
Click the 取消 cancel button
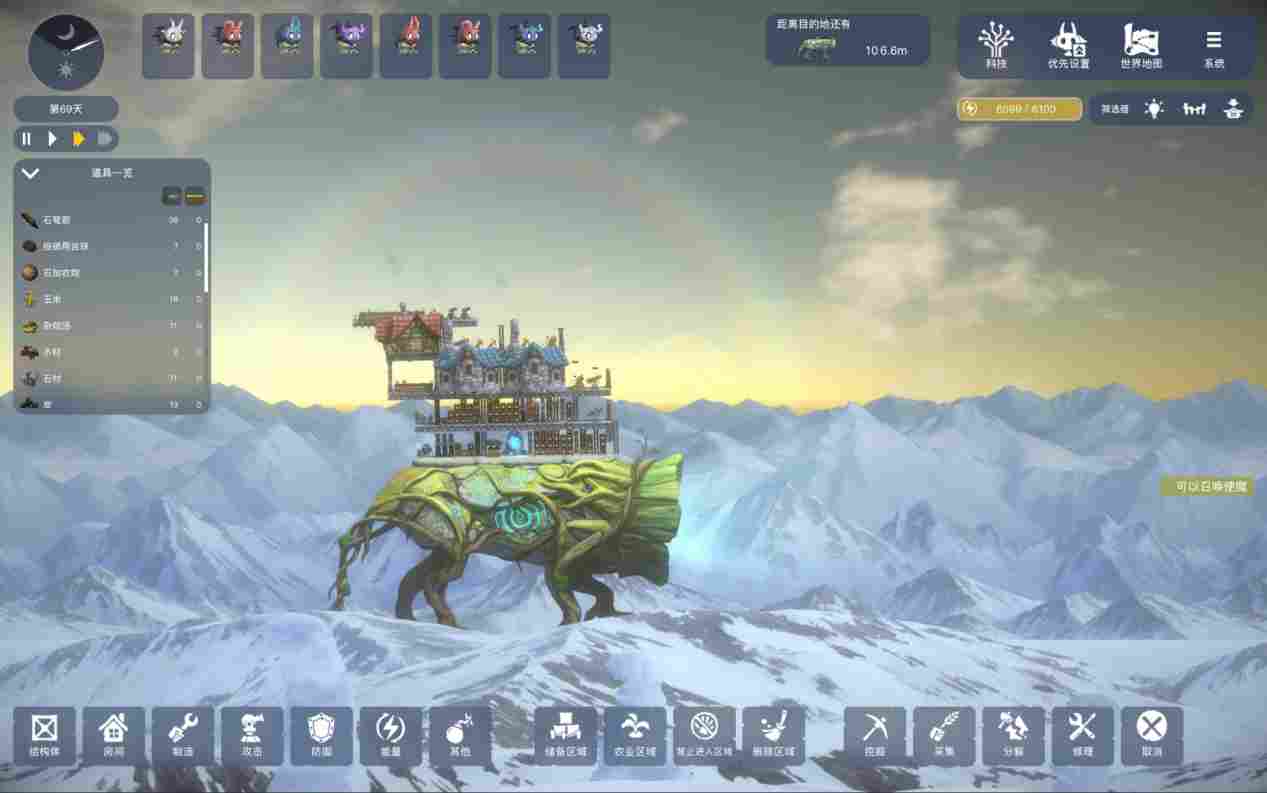point(1152,735)
